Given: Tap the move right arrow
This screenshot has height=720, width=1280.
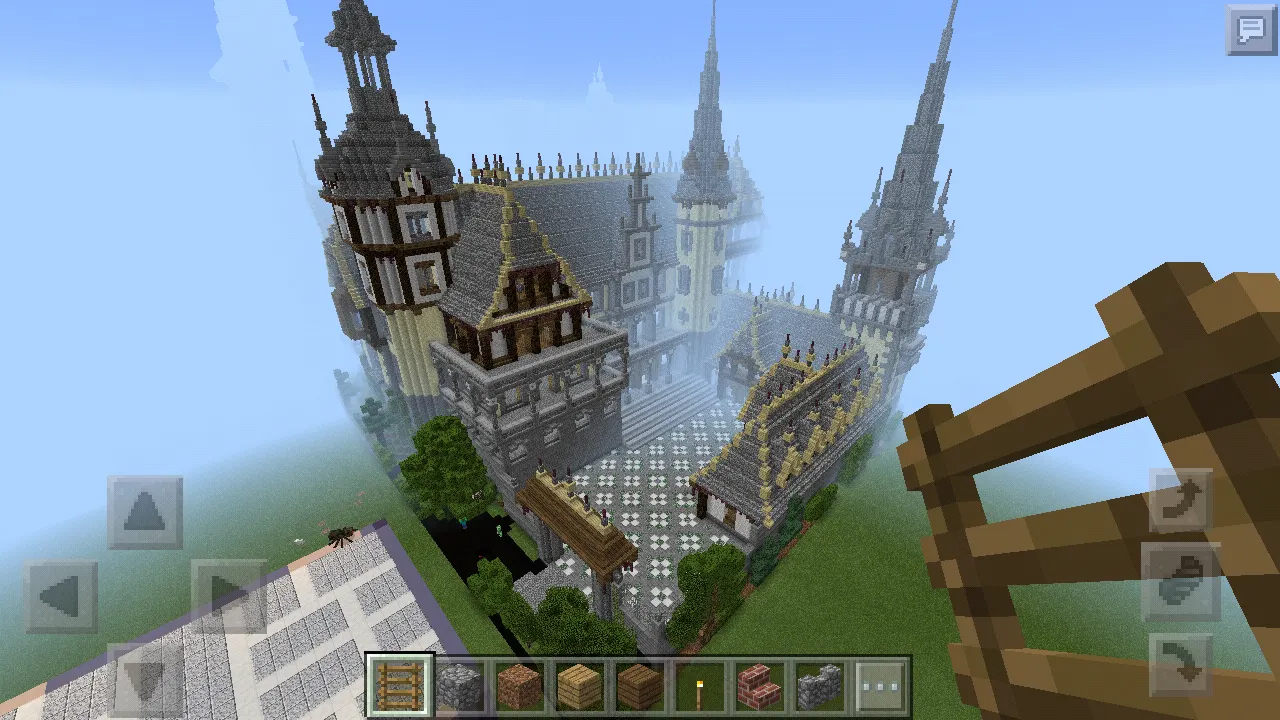Looking at the screenshot, I should [x=228, y=597].
